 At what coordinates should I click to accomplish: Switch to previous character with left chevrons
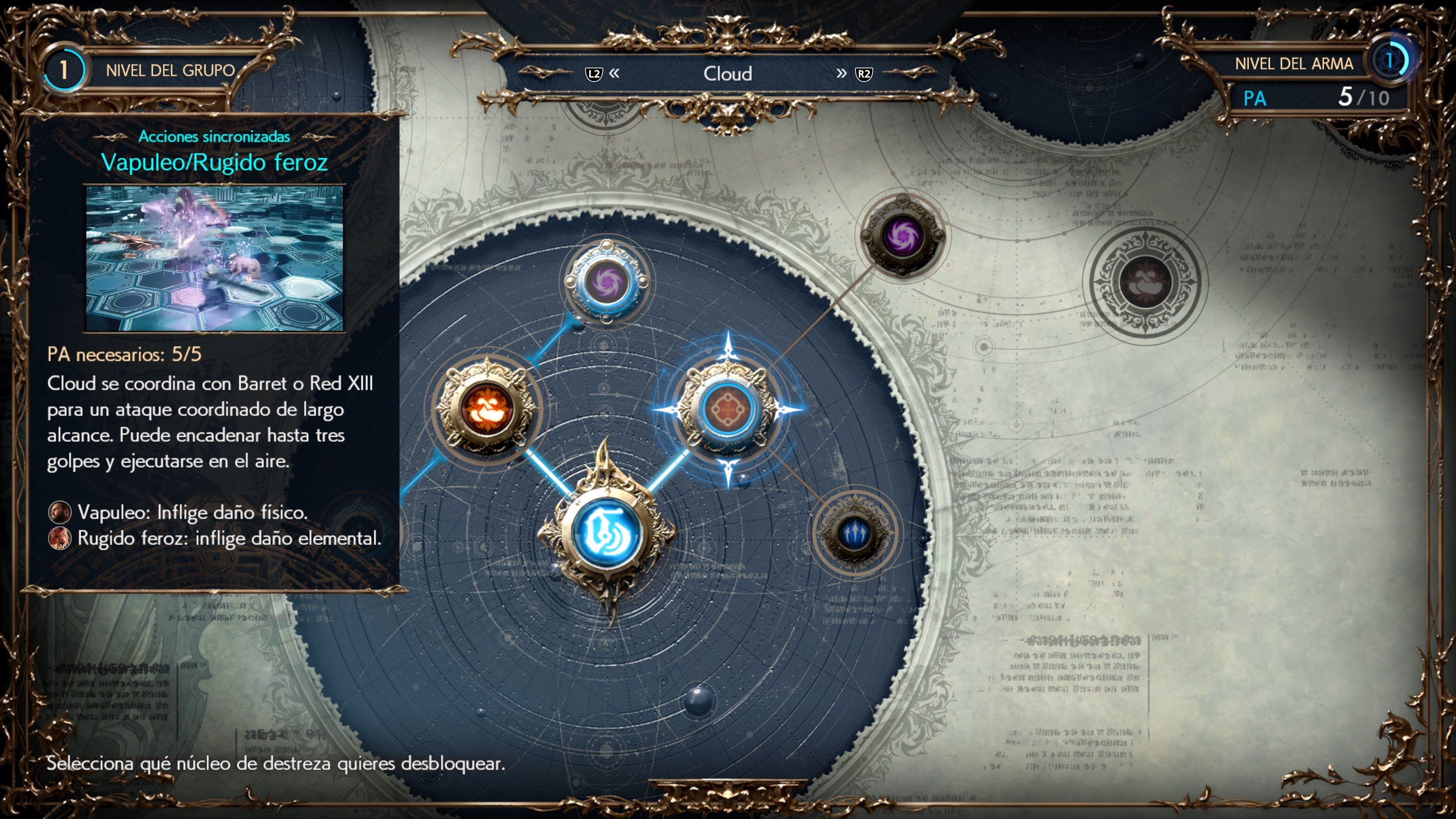coord(614,74)
